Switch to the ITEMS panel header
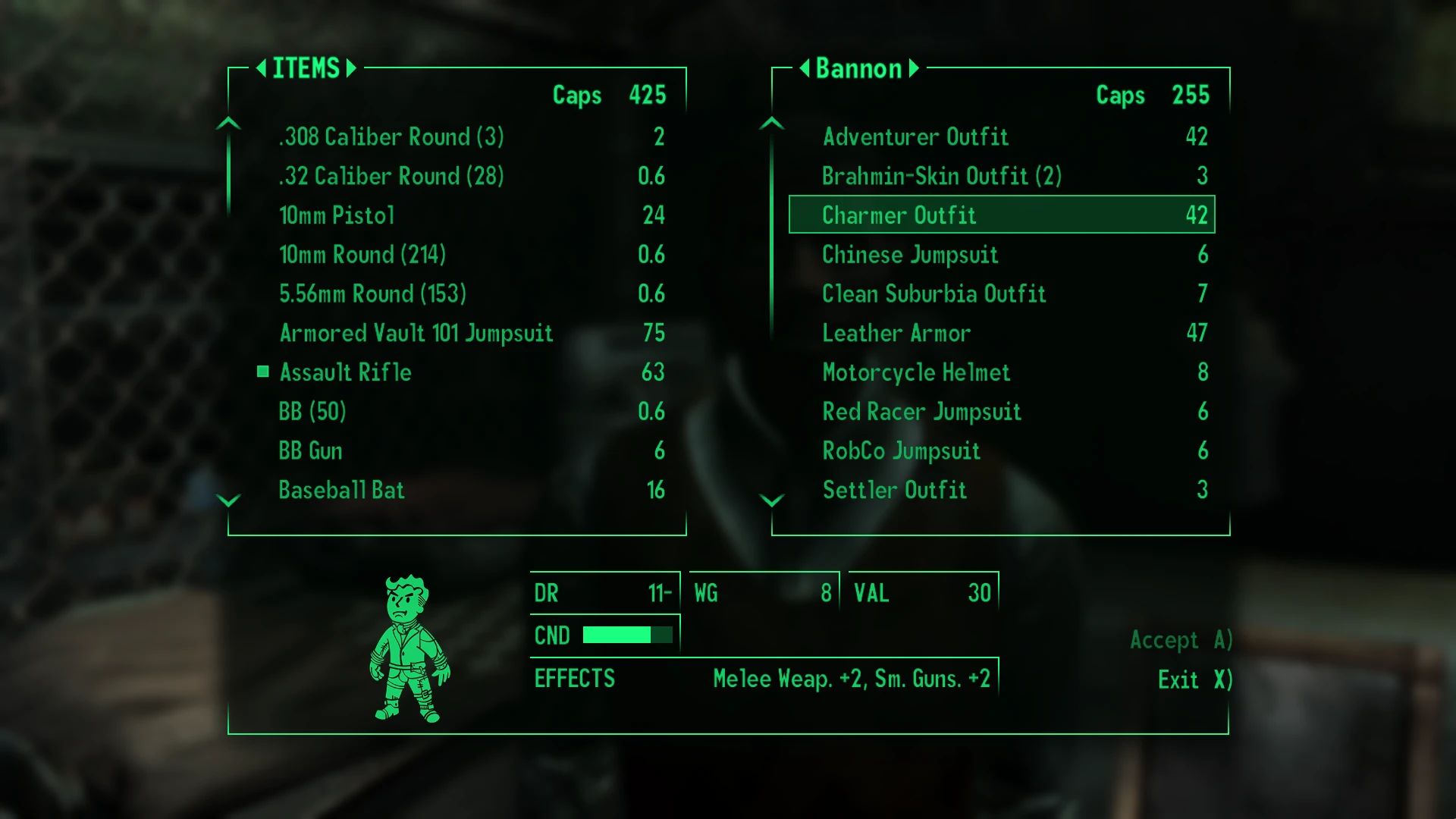The image size is (1456, 819). pyautogui.click(x=305, y=68)
